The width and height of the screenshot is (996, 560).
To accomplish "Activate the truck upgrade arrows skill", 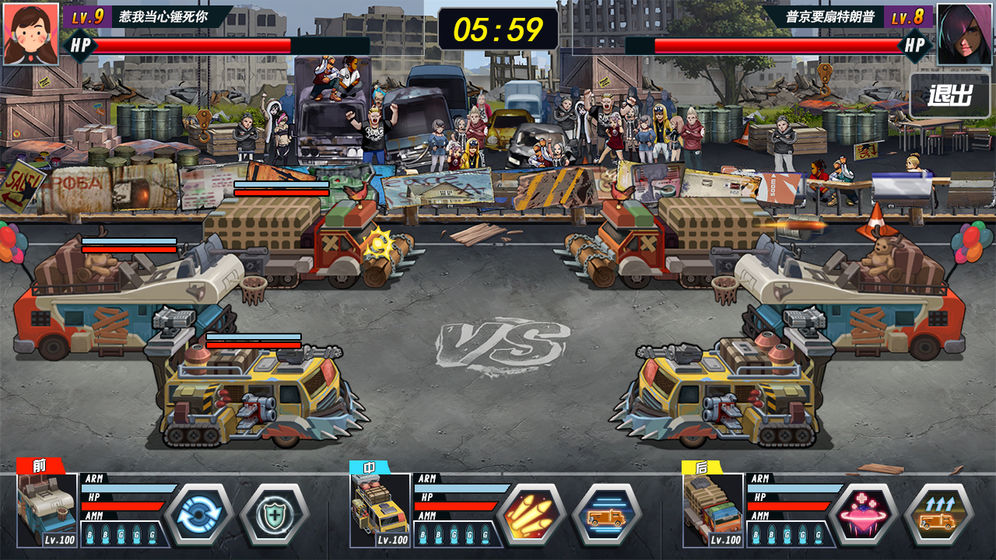I will pyautogui.click(x=937, y=513).
